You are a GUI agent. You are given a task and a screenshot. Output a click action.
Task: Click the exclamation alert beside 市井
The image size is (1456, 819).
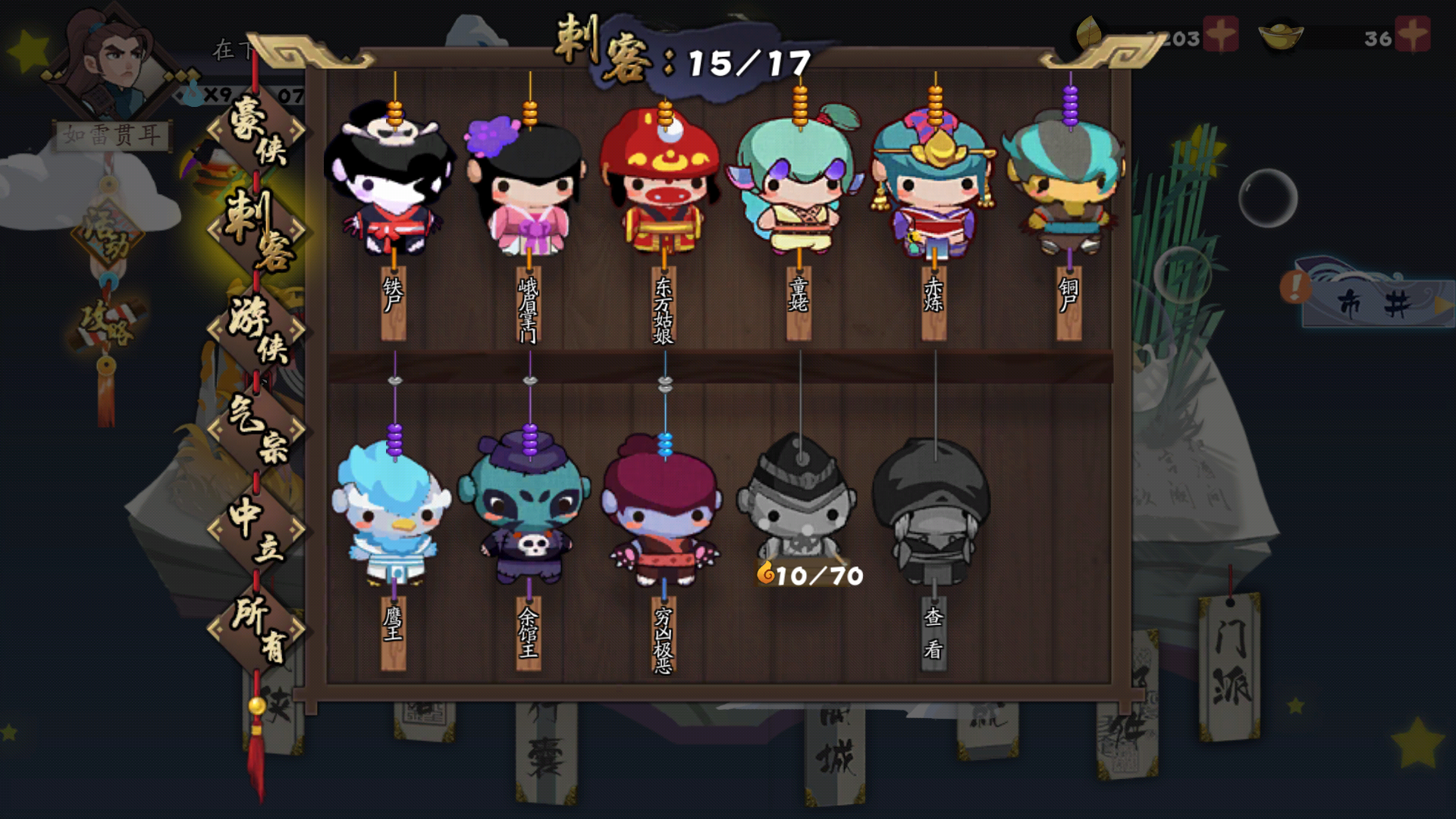pyautogui.click(x=1294, y=287)
